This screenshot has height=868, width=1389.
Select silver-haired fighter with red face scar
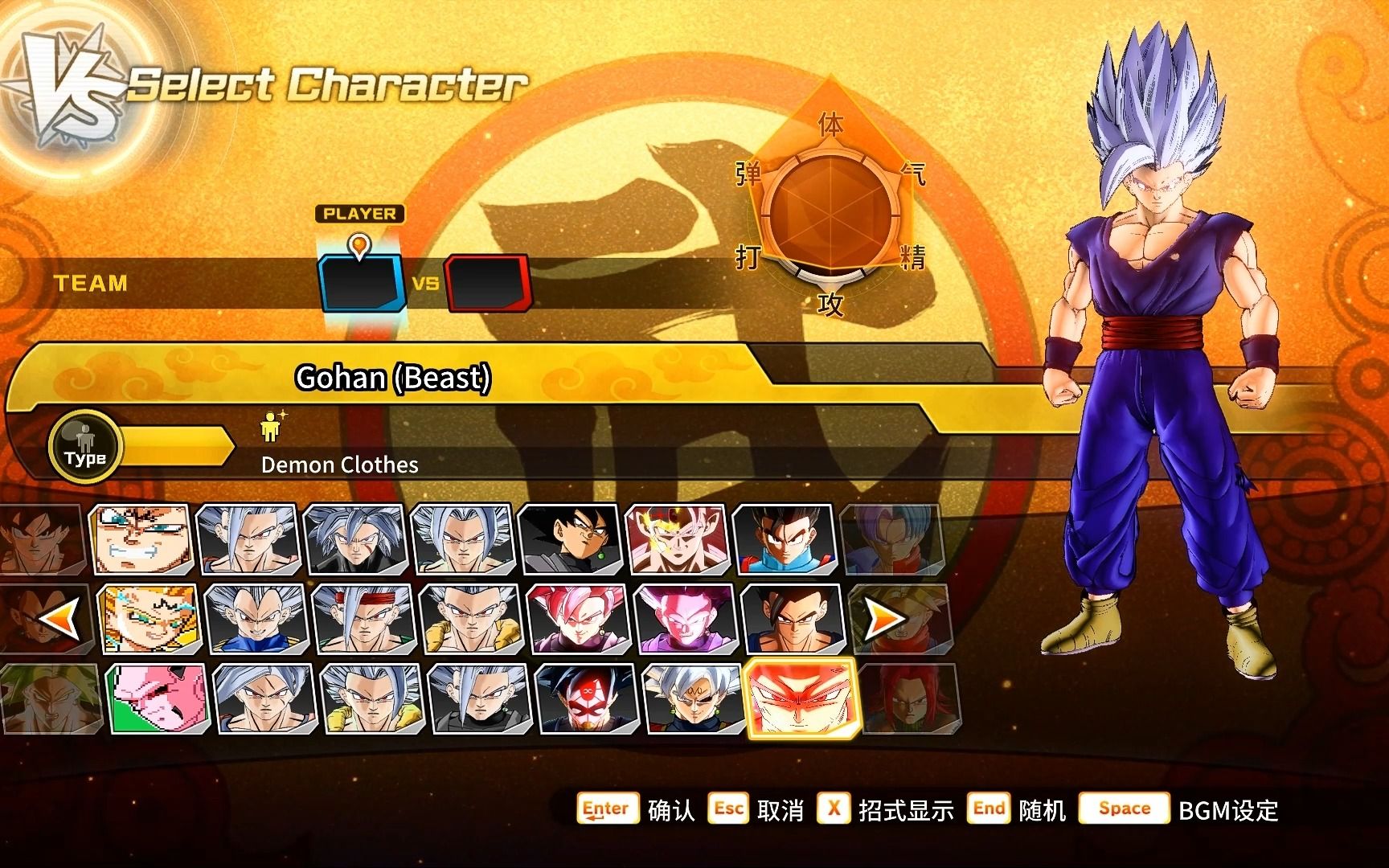355,539
